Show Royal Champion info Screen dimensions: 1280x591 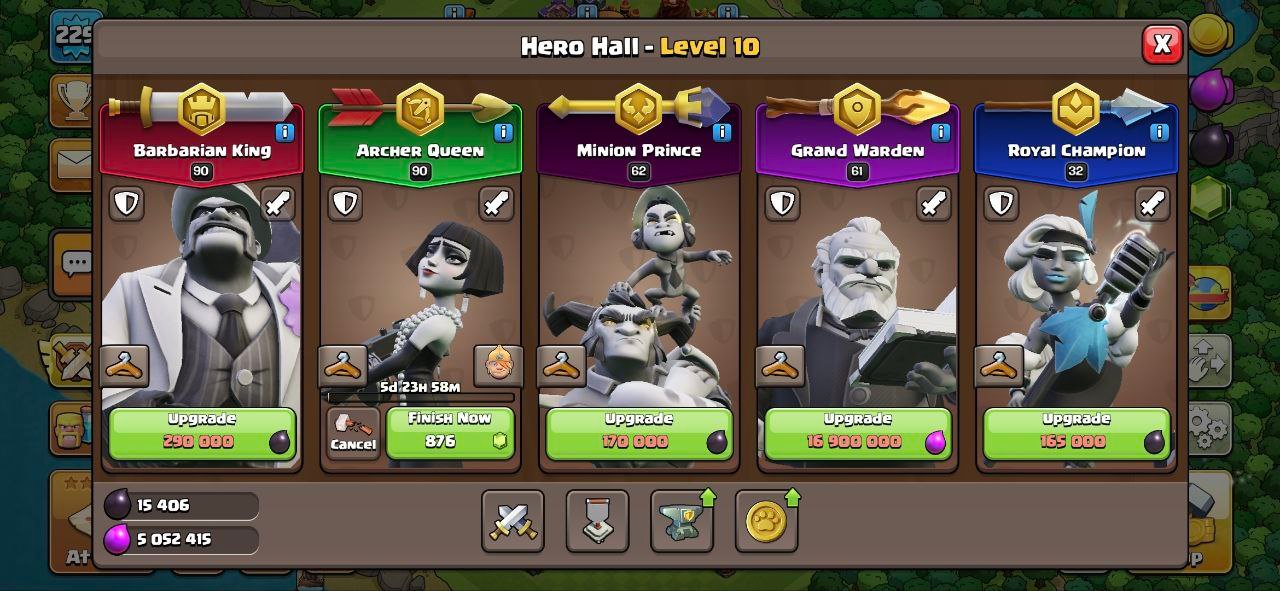[1159, 132]
